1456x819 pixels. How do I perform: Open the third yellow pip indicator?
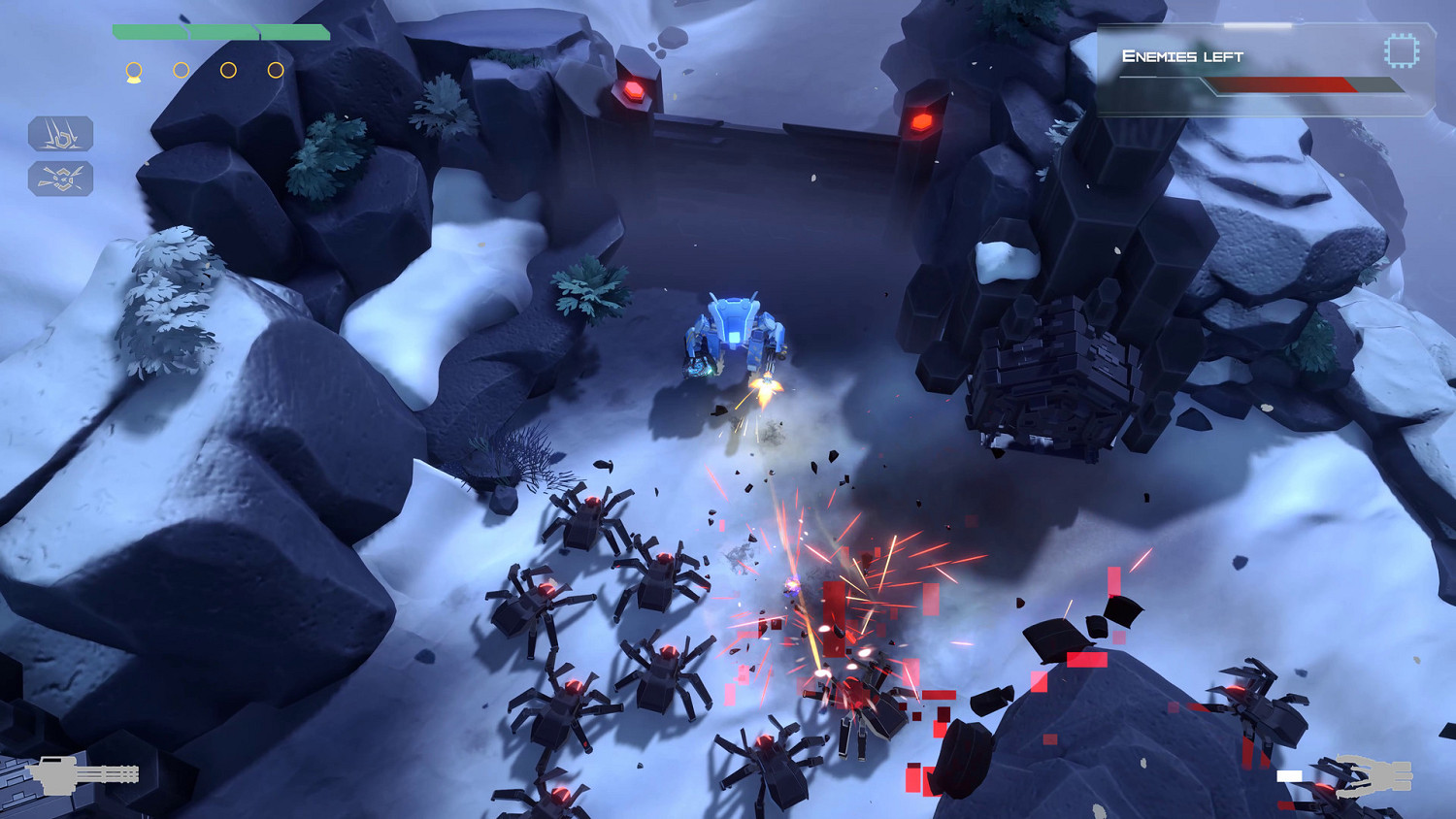pos(228,69)
